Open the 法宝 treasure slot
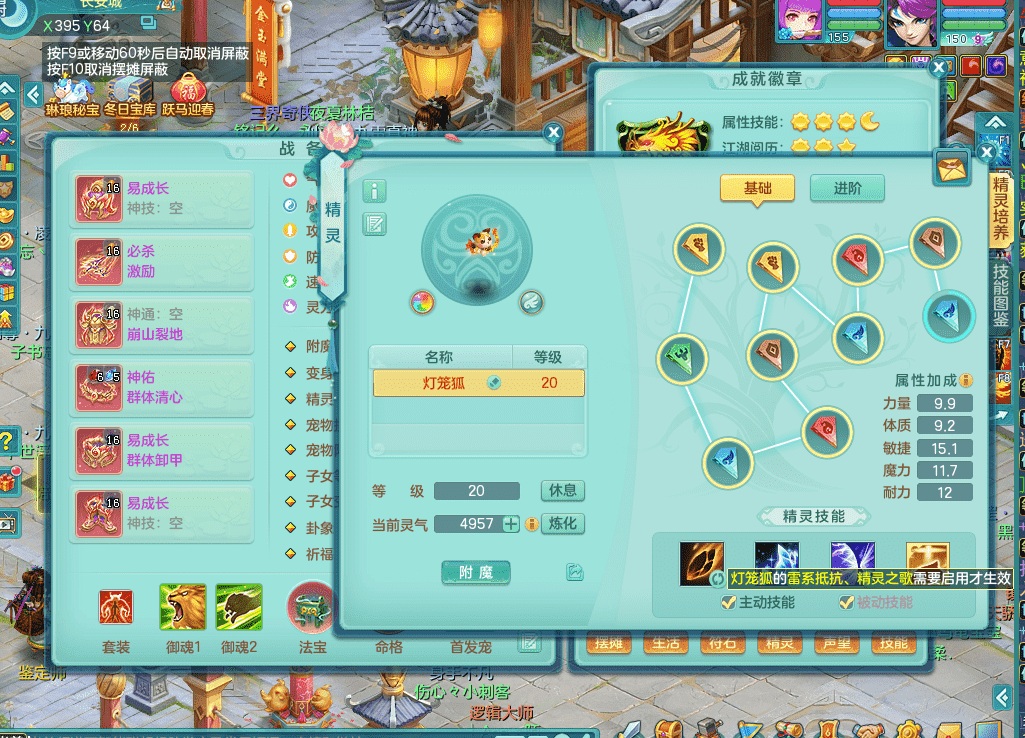This screenshot has width=1025, height=738. coord(311,609)
